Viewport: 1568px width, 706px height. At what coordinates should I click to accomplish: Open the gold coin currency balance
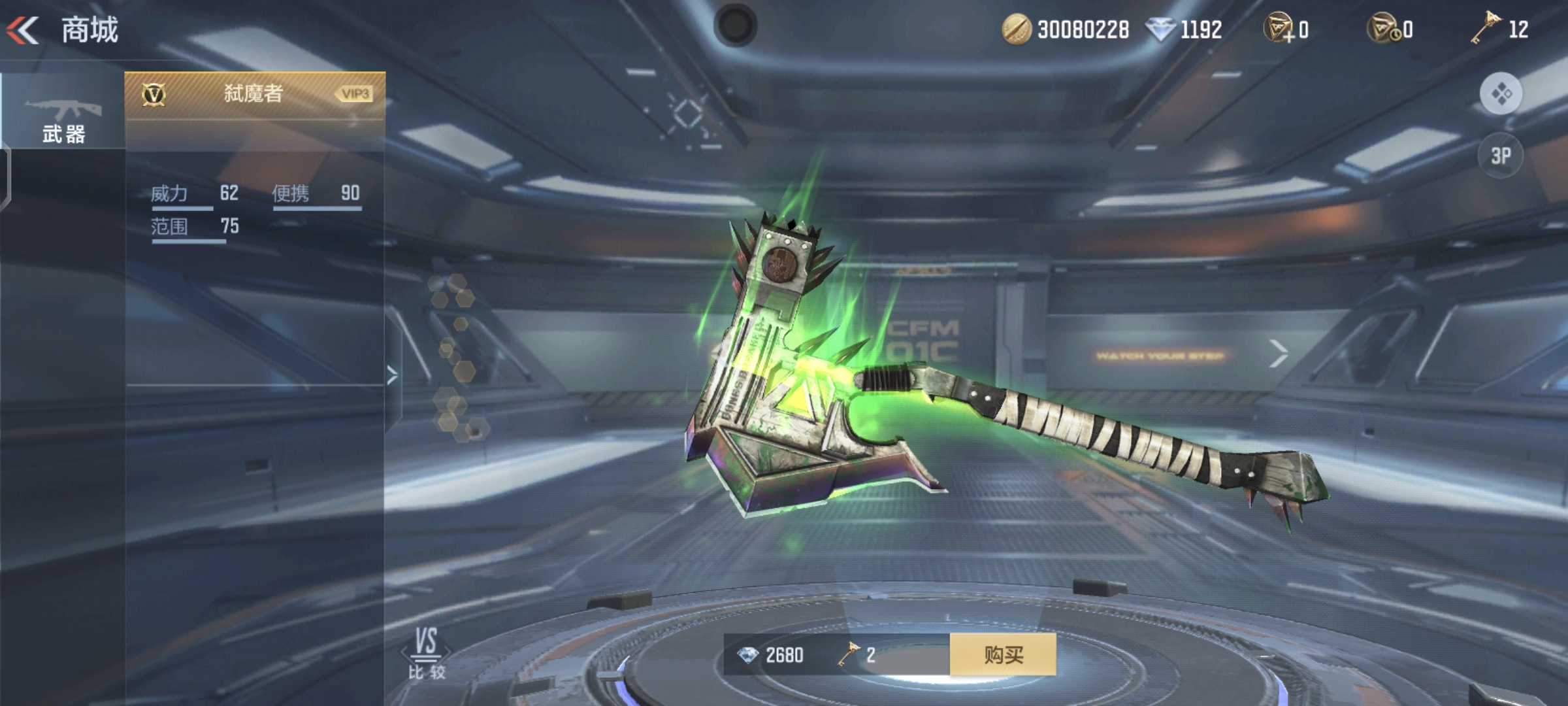point(1066,29)
